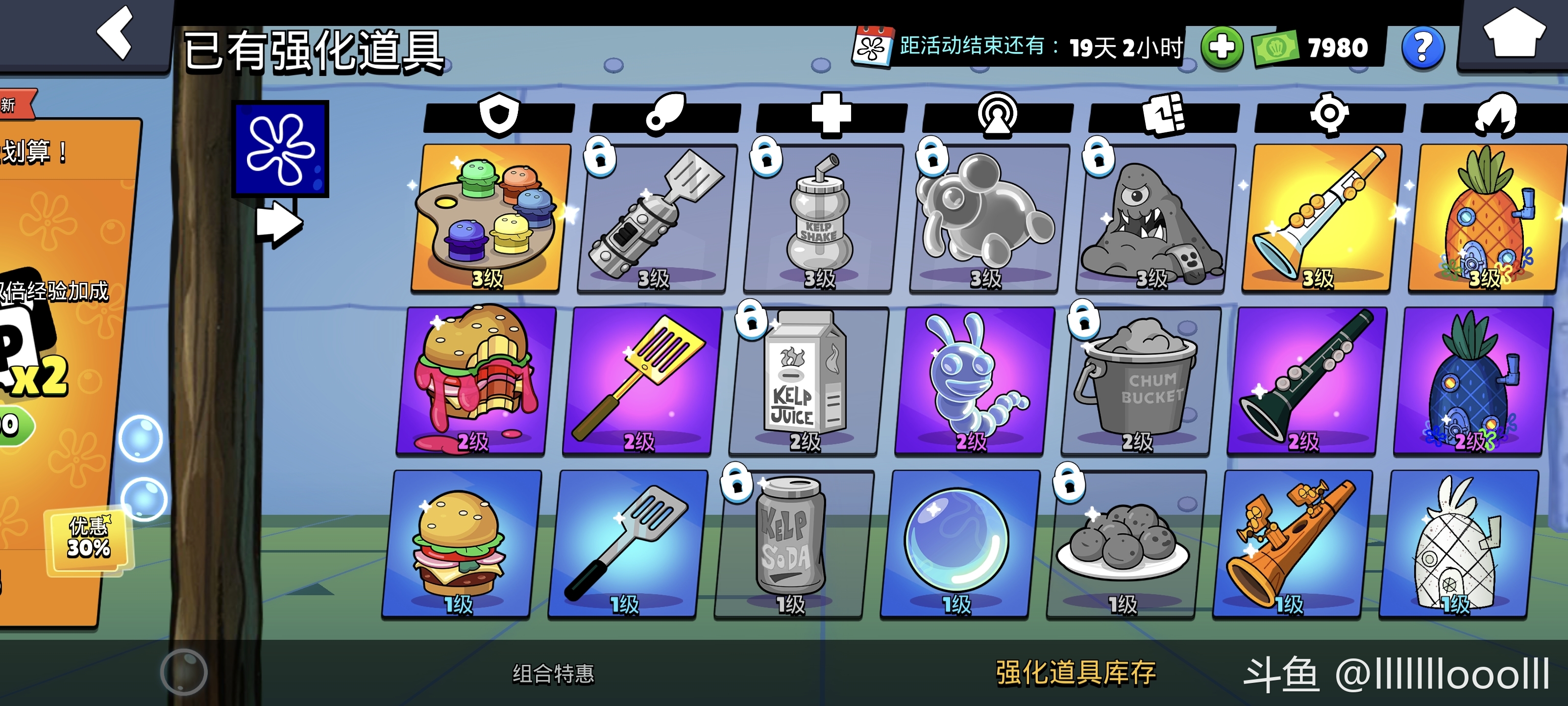The height and width of the screenshot is (706, 1568).
Task: Go back with the white arrow button
Action: click(116, 33)
